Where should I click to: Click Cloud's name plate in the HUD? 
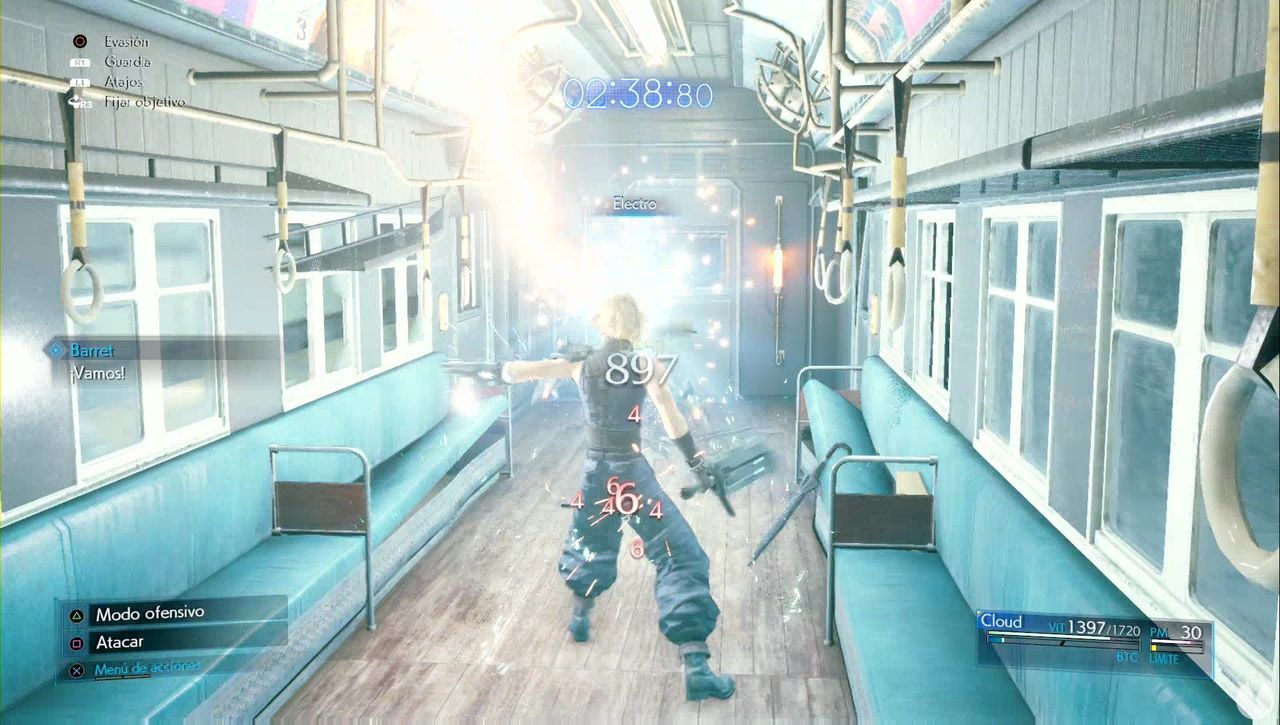(1002, 620)
